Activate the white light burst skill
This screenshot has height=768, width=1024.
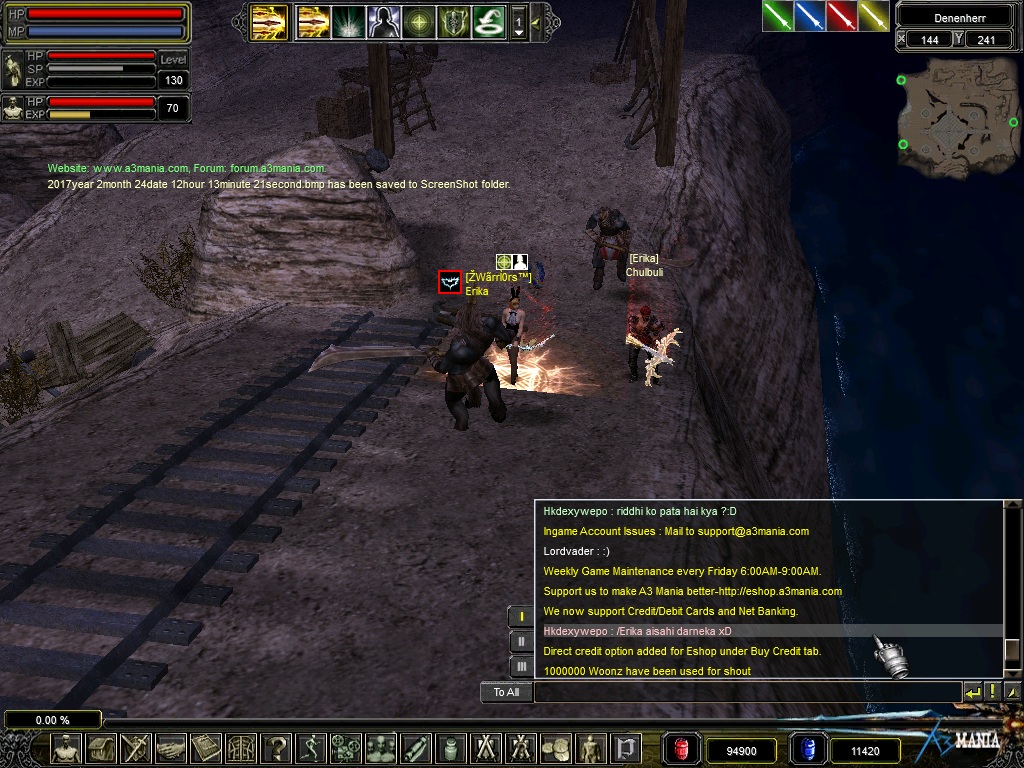pos(349,21)
